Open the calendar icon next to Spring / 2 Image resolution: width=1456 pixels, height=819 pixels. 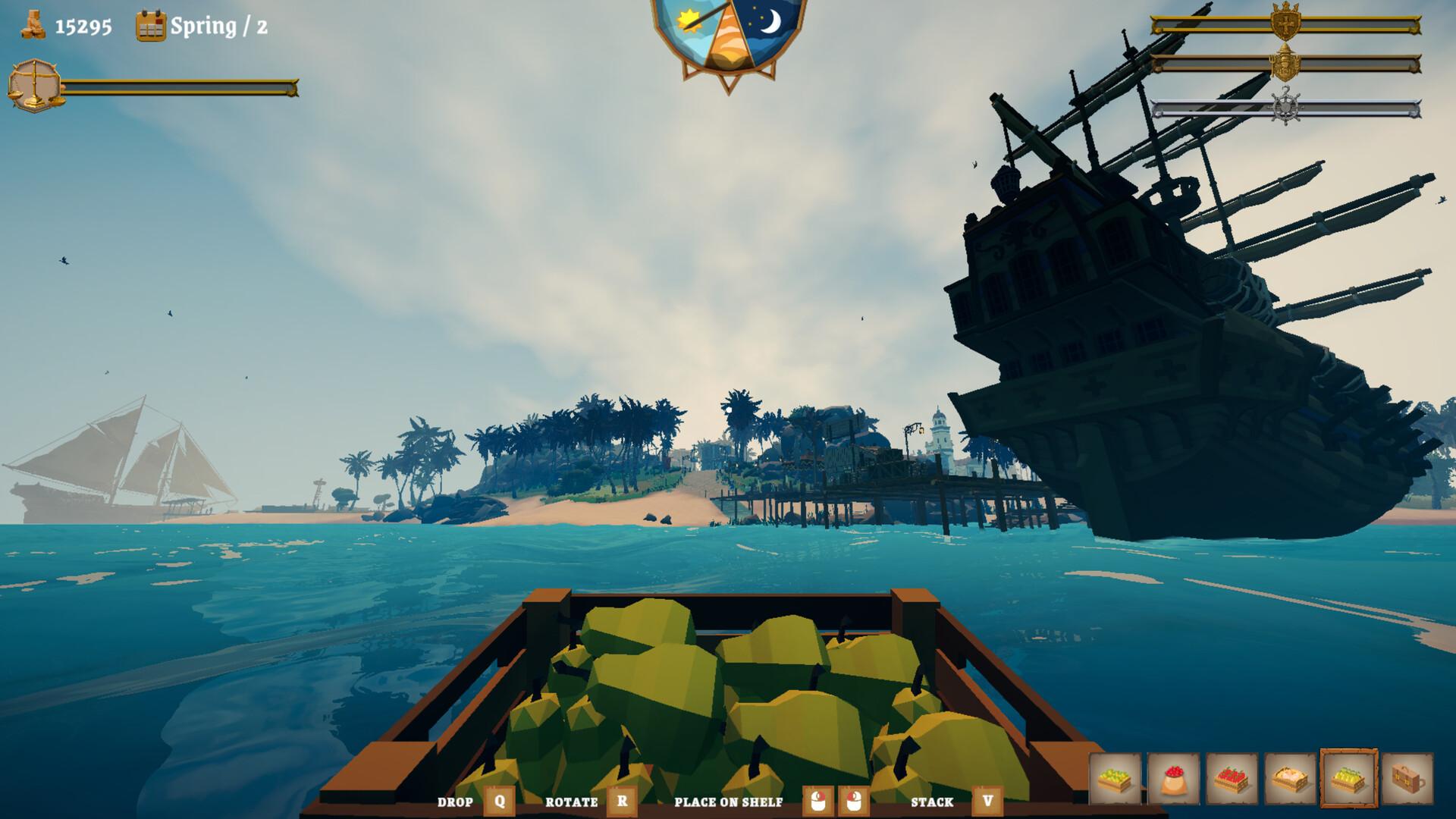tap(149, 25)
